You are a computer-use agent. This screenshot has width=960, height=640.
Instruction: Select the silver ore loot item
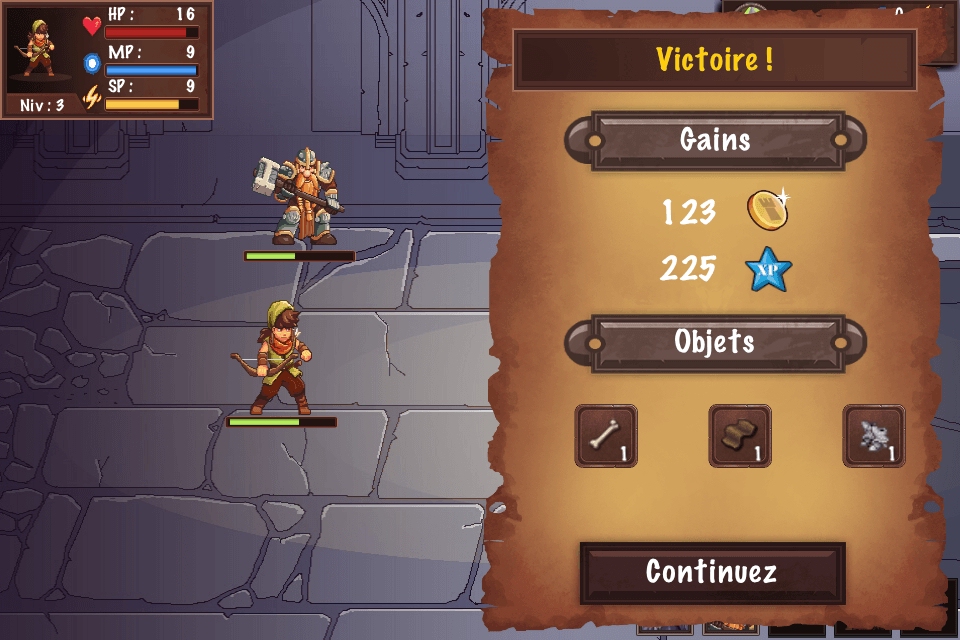tap(874, 436)
